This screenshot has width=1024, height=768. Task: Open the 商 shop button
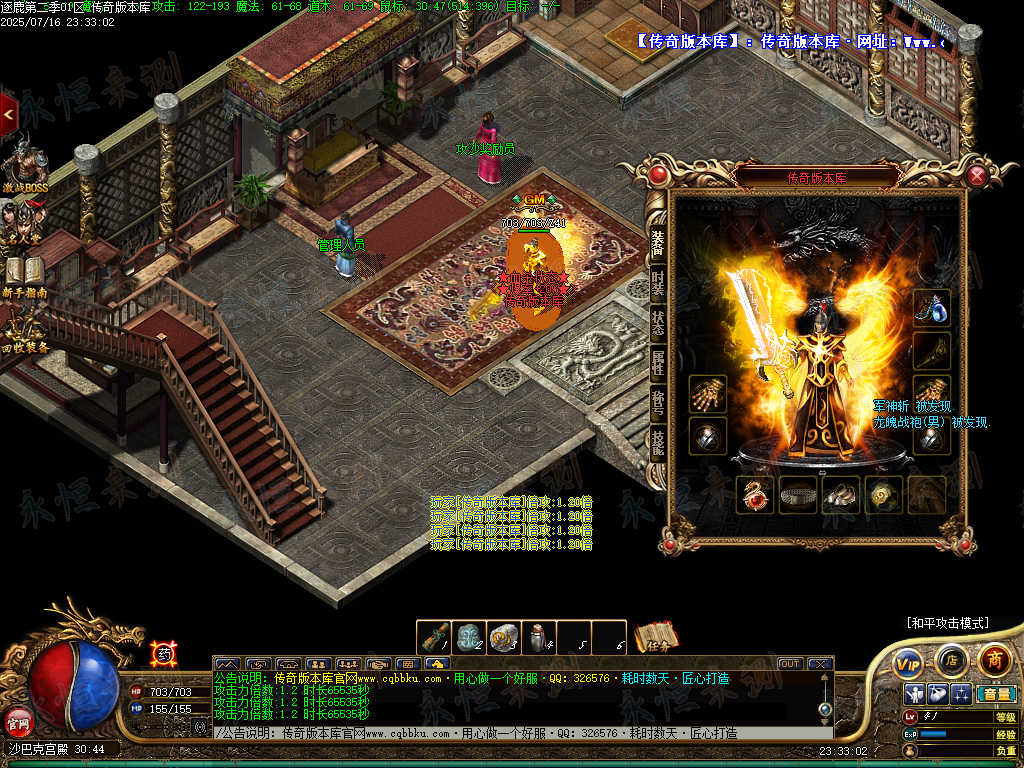(994, 660)
